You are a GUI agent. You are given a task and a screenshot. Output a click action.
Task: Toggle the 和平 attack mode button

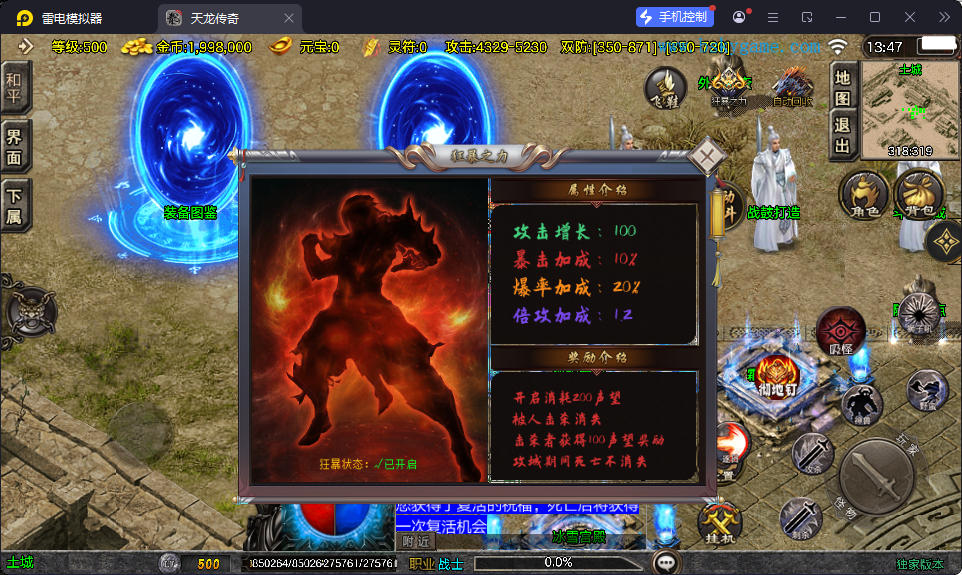[x=15, y=88]
